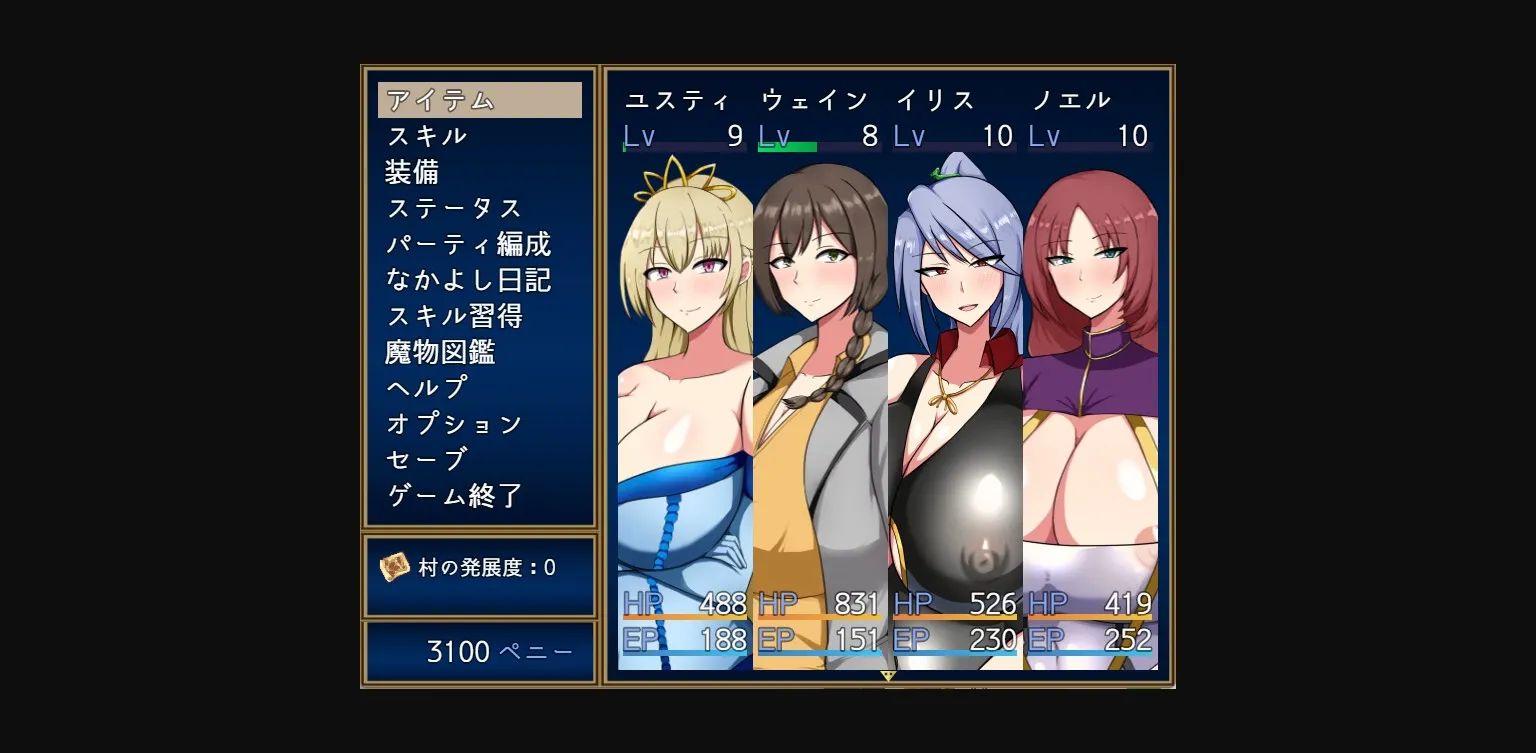1536x753 pixels.
Task: Open パーティ編成 (Party Formation)
Action: coord(468,245)
